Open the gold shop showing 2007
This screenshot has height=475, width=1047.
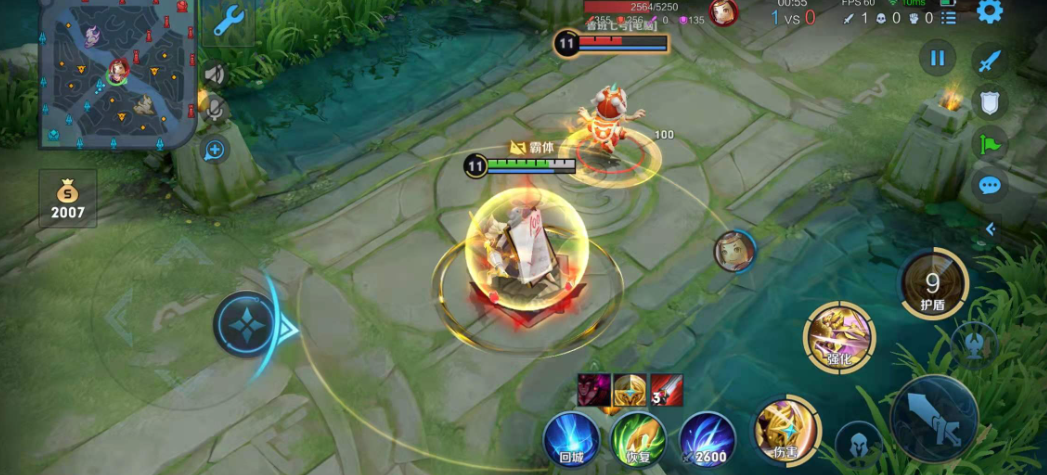pyautogui.click(x=68, y=198)
